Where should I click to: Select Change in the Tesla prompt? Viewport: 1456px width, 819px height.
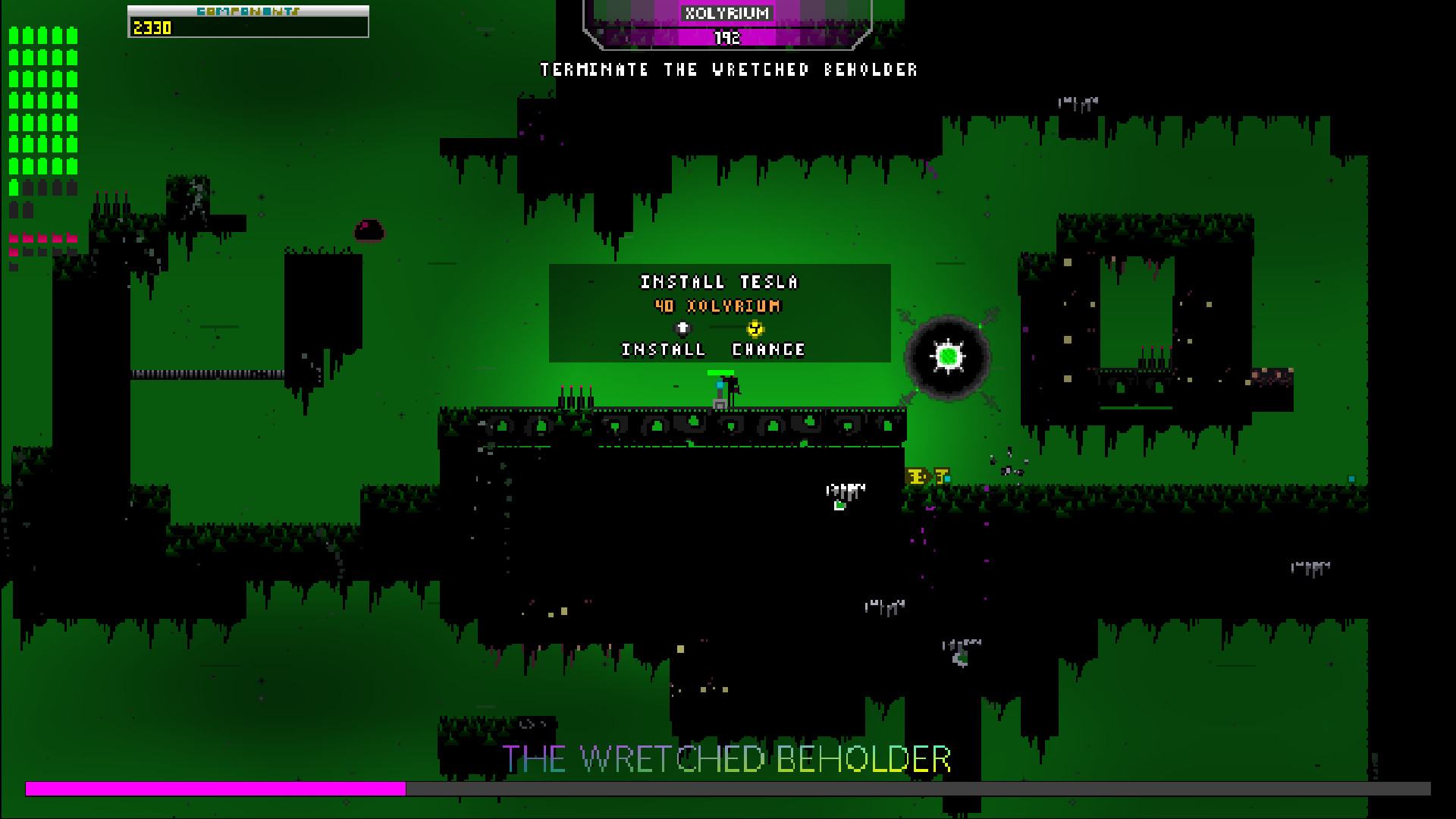pos(768,349)
